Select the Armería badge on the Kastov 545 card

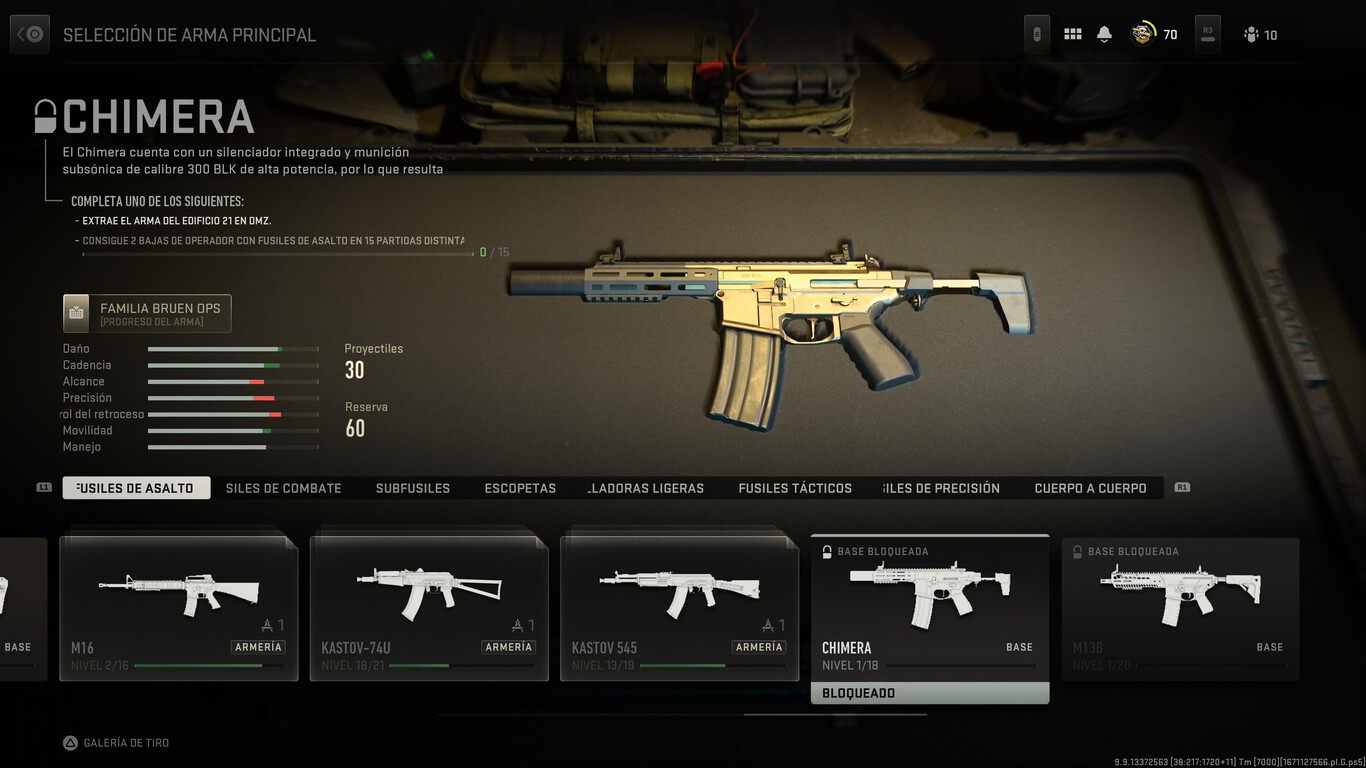759,647
